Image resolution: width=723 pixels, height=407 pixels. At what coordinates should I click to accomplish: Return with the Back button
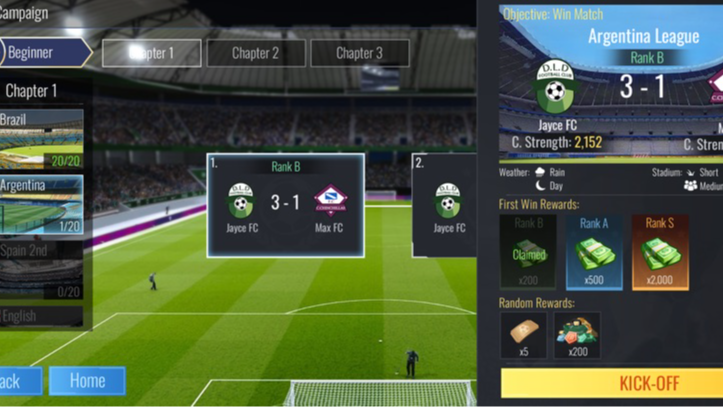tap(18, 380)
